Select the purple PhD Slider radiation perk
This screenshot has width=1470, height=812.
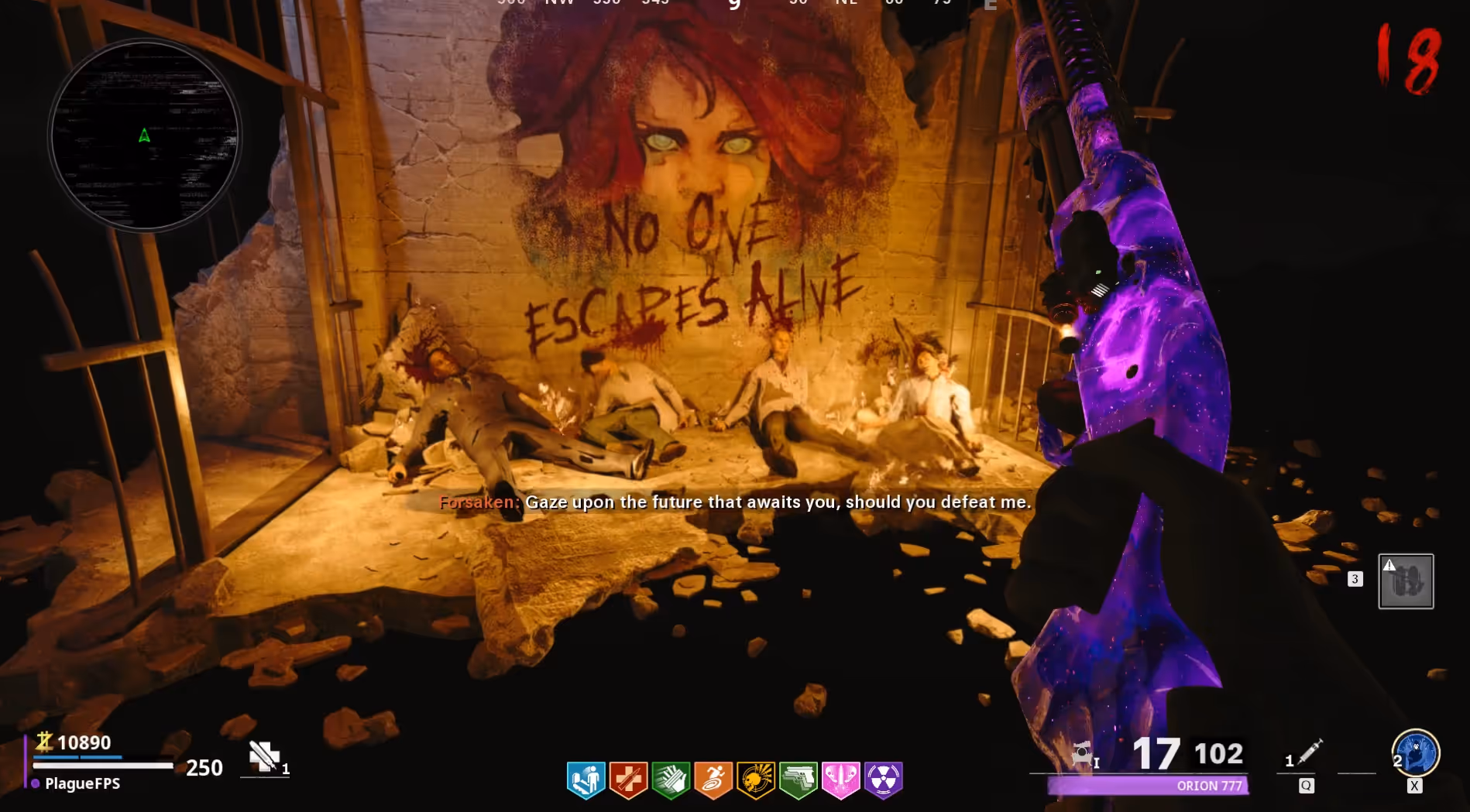884,779
